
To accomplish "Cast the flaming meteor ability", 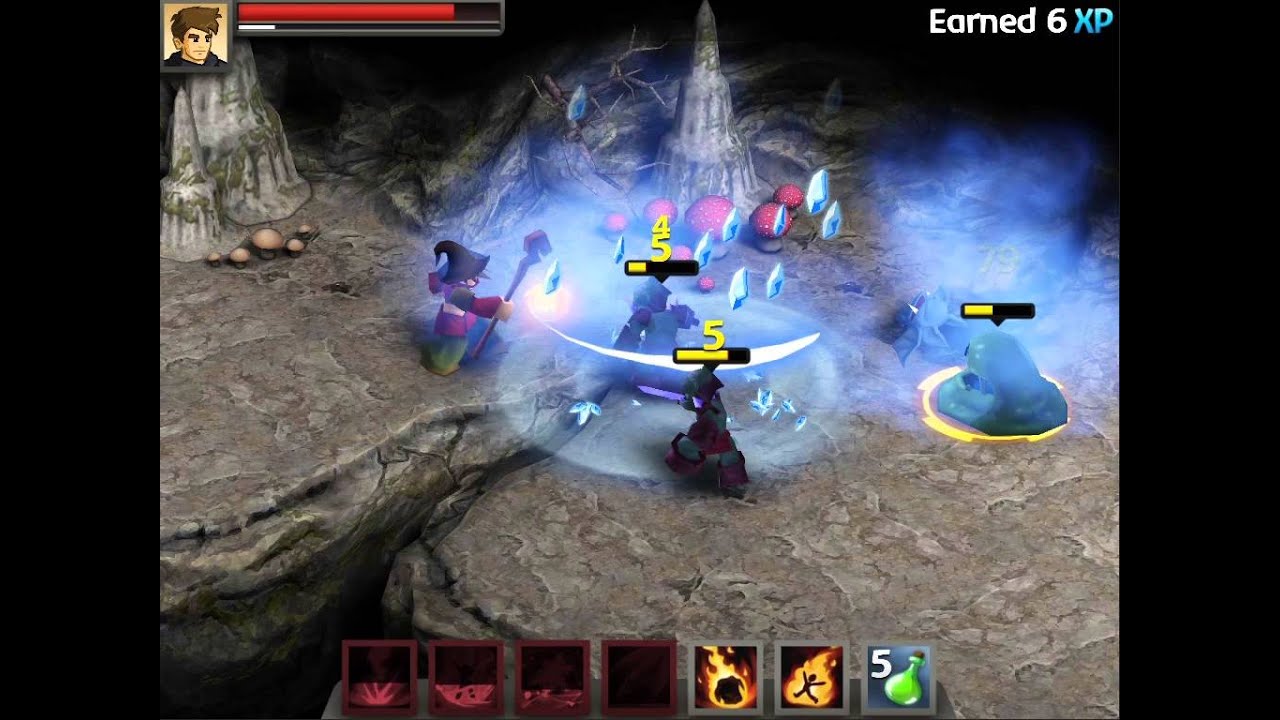I will click(725, 677).
